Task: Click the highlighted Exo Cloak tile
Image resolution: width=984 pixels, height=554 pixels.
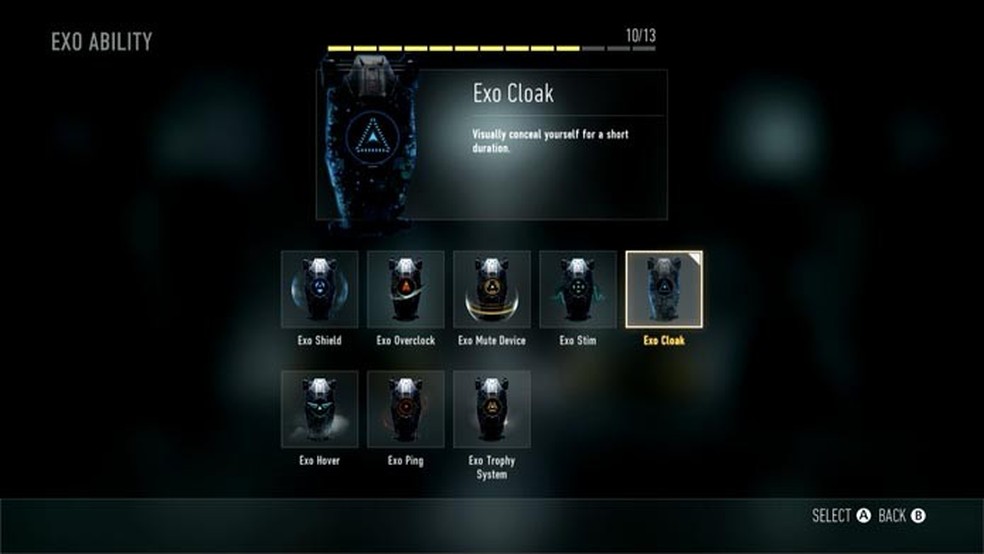Action: coord(664,290)
